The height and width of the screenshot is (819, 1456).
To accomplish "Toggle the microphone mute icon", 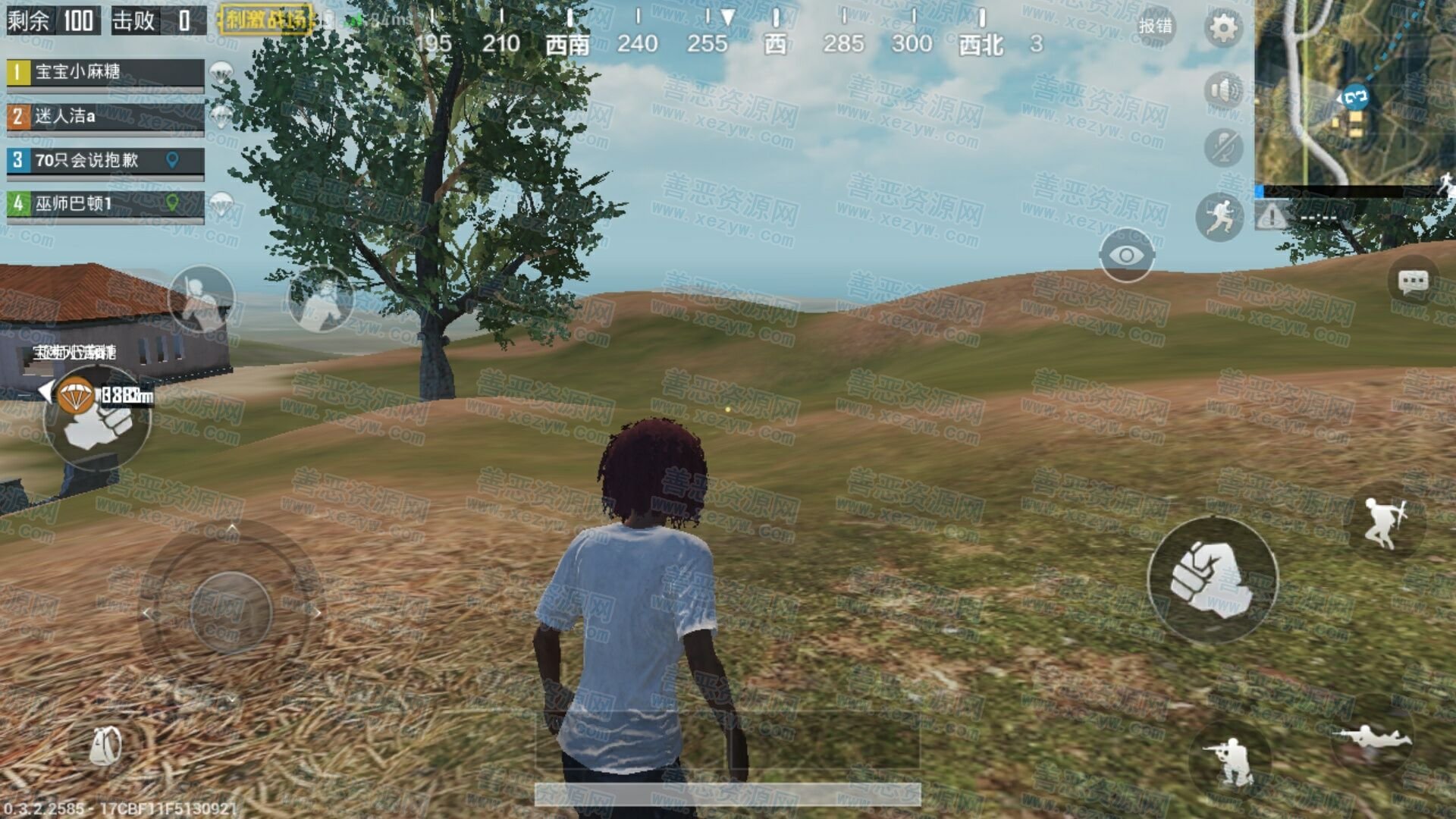I will click(1222, 147).
